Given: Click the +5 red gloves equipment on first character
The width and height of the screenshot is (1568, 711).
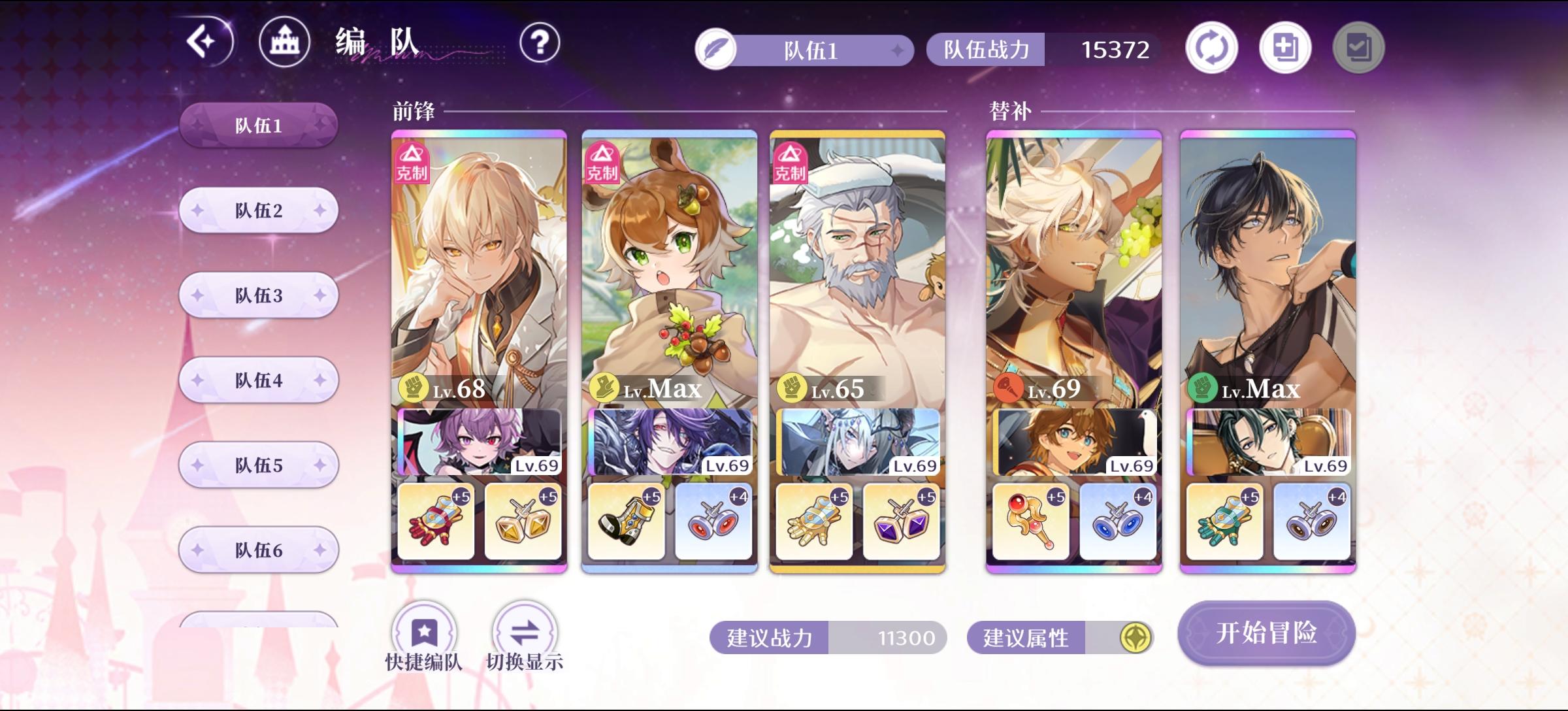Looking at the screenshot, I should 436,520.
